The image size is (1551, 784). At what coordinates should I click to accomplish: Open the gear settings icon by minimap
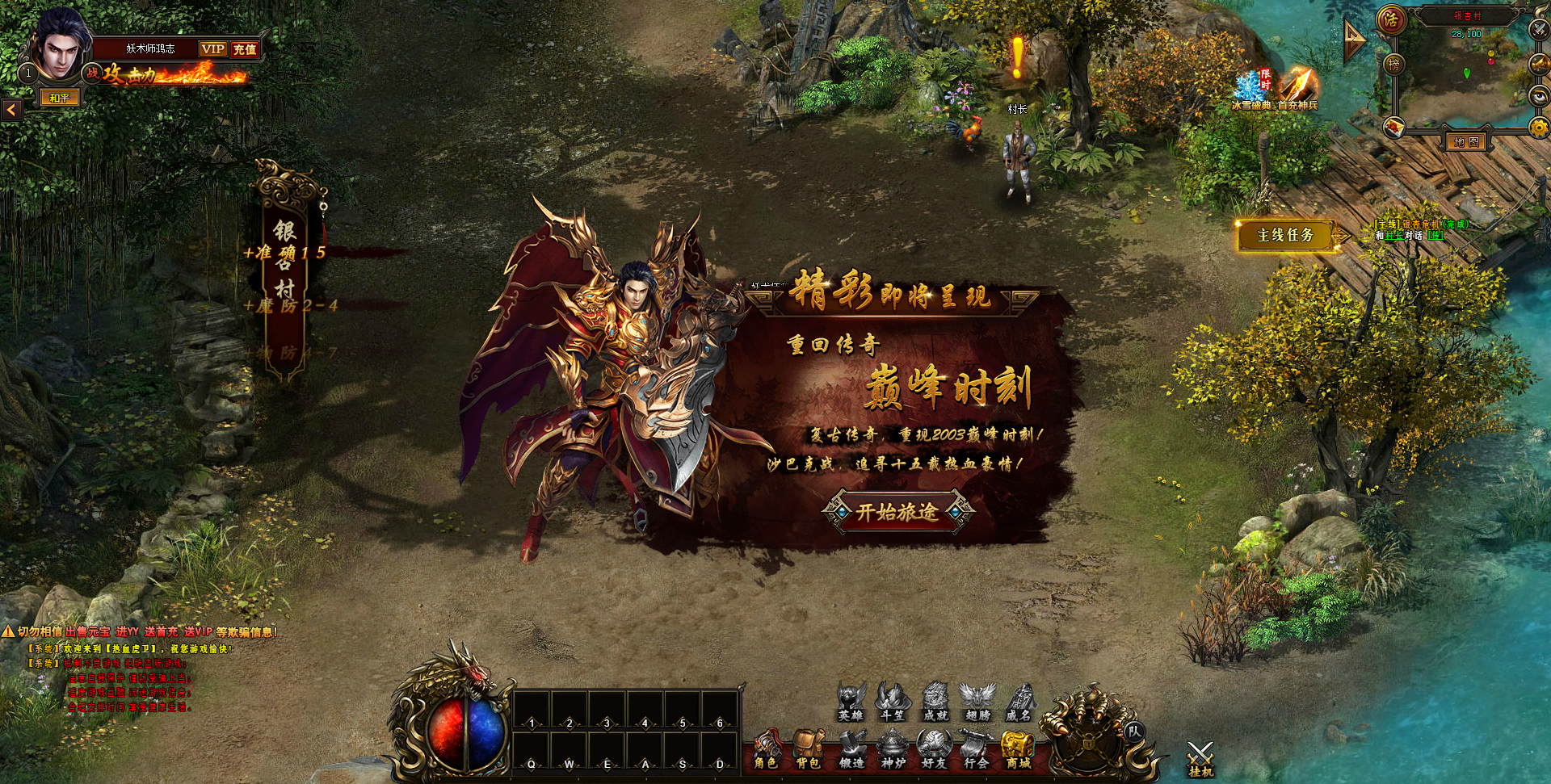click(1539, 128)
